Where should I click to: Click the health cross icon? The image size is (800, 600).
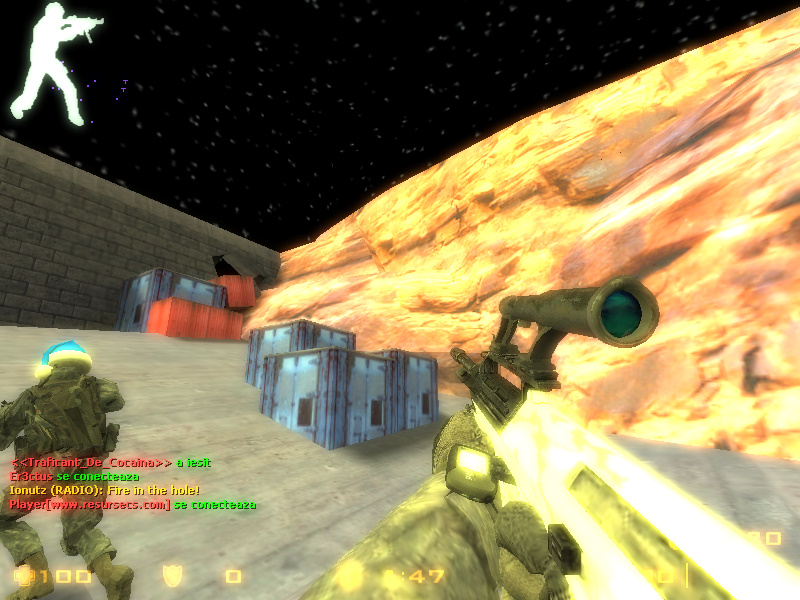(22, 576)
